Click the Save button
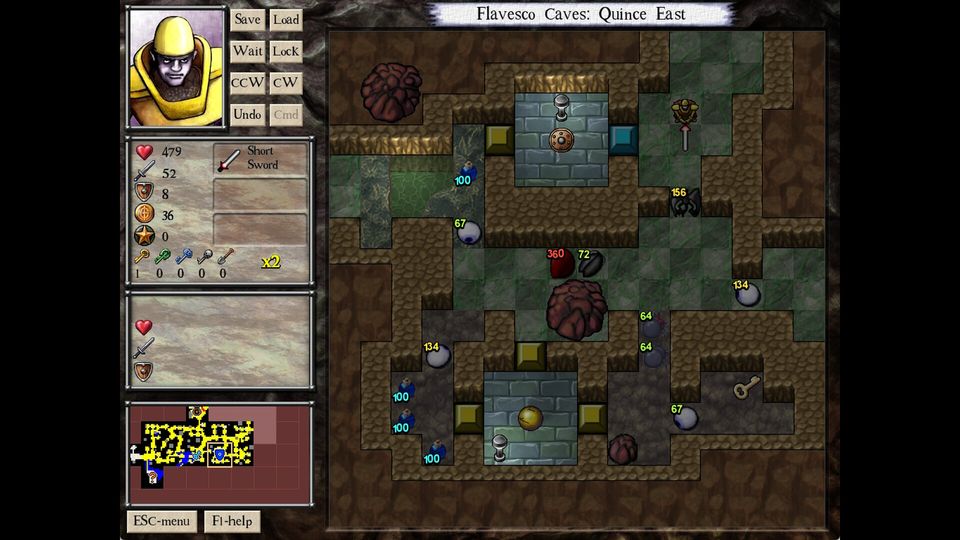960x540 pixels. click(247, 19)
